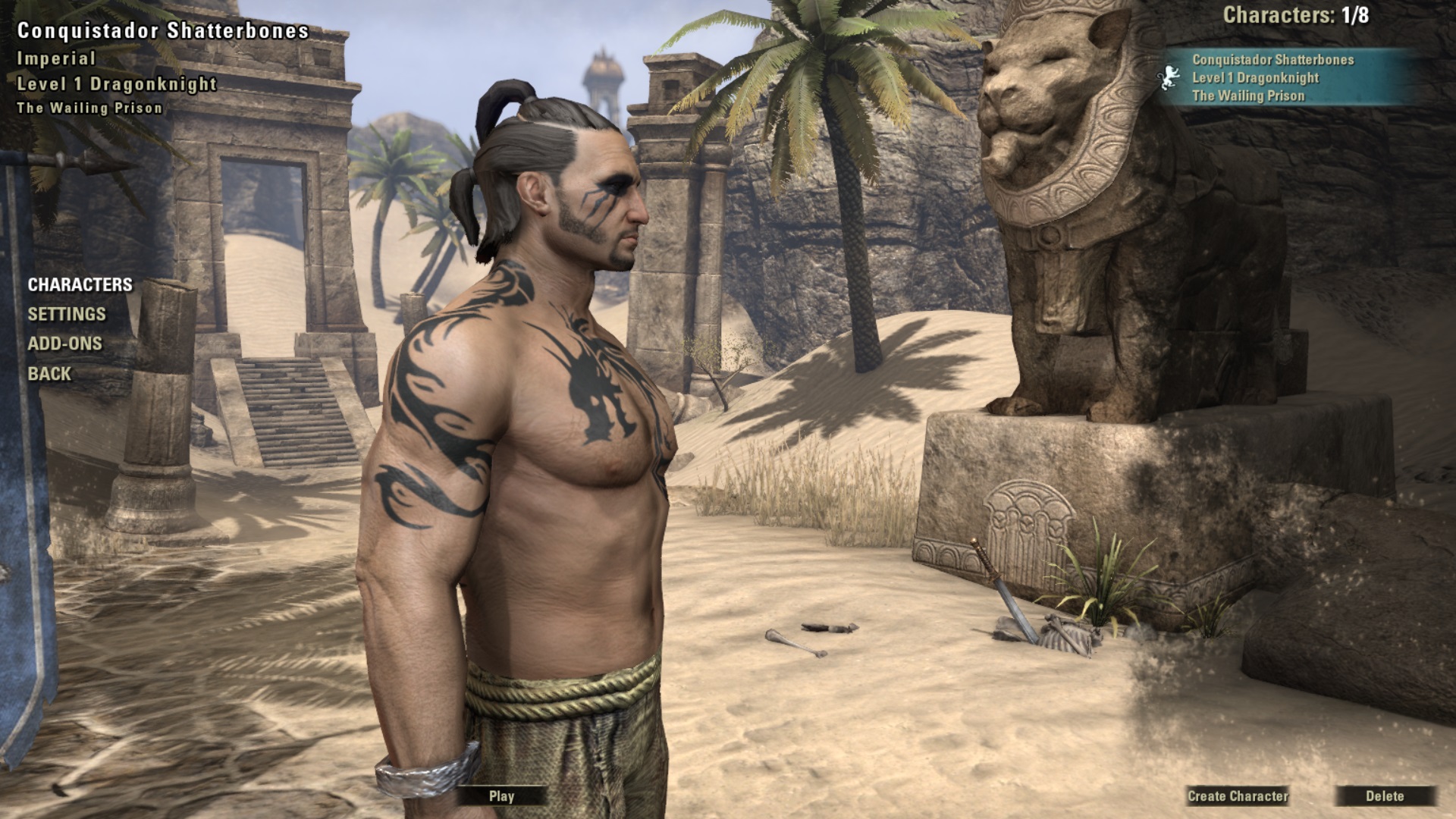This screenshot has height=819, width=1456.
Task: Select Conquistador Shatterbones in character list
Action: click(1272, 77)
